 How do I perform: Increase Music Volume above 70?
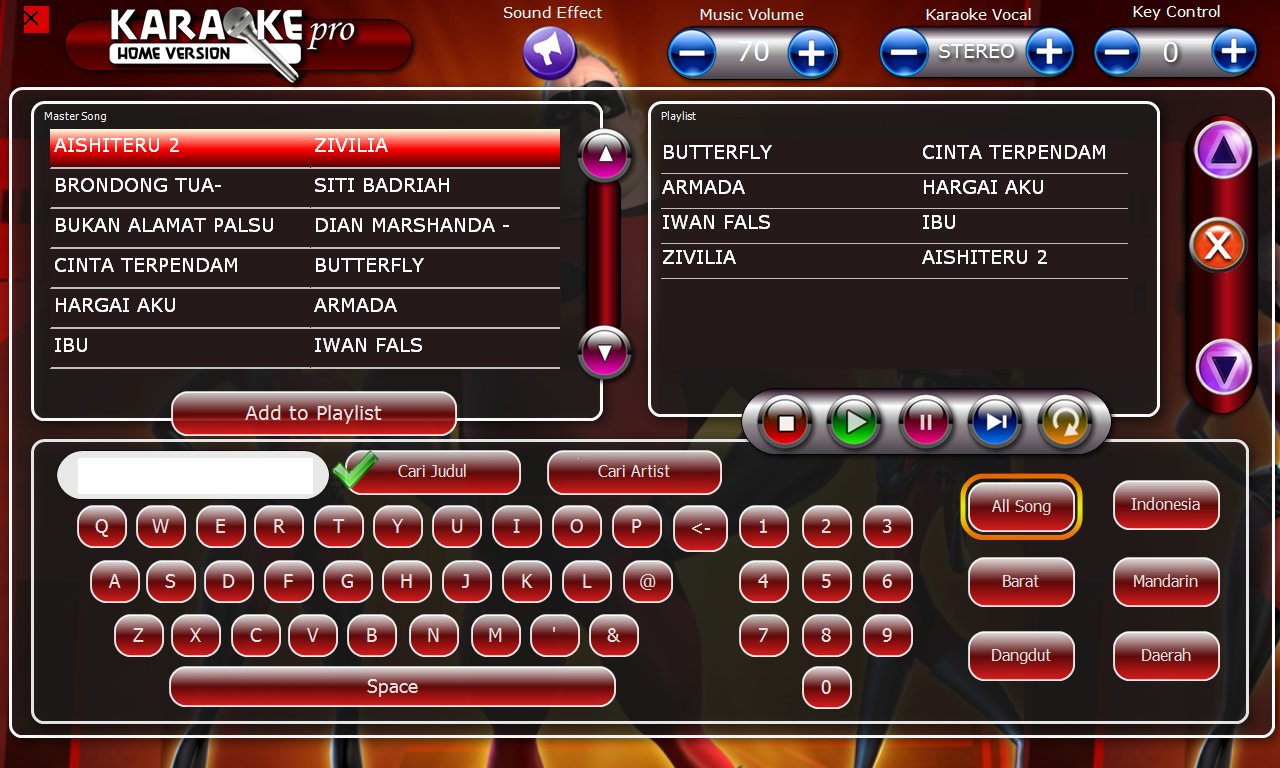tap(811, 51)
